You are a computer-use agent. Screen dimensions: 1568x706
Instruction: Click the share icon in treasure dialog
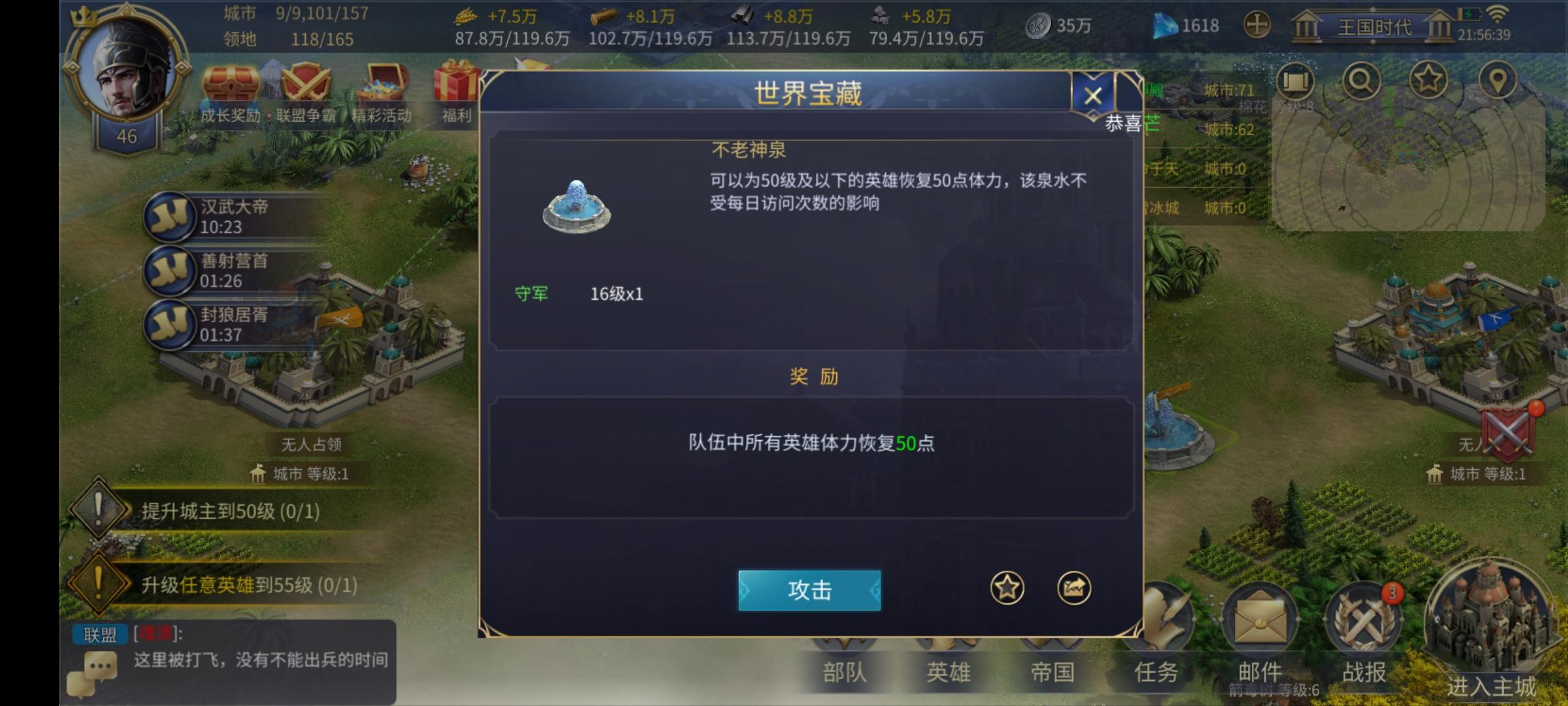tap(1076, 586)
